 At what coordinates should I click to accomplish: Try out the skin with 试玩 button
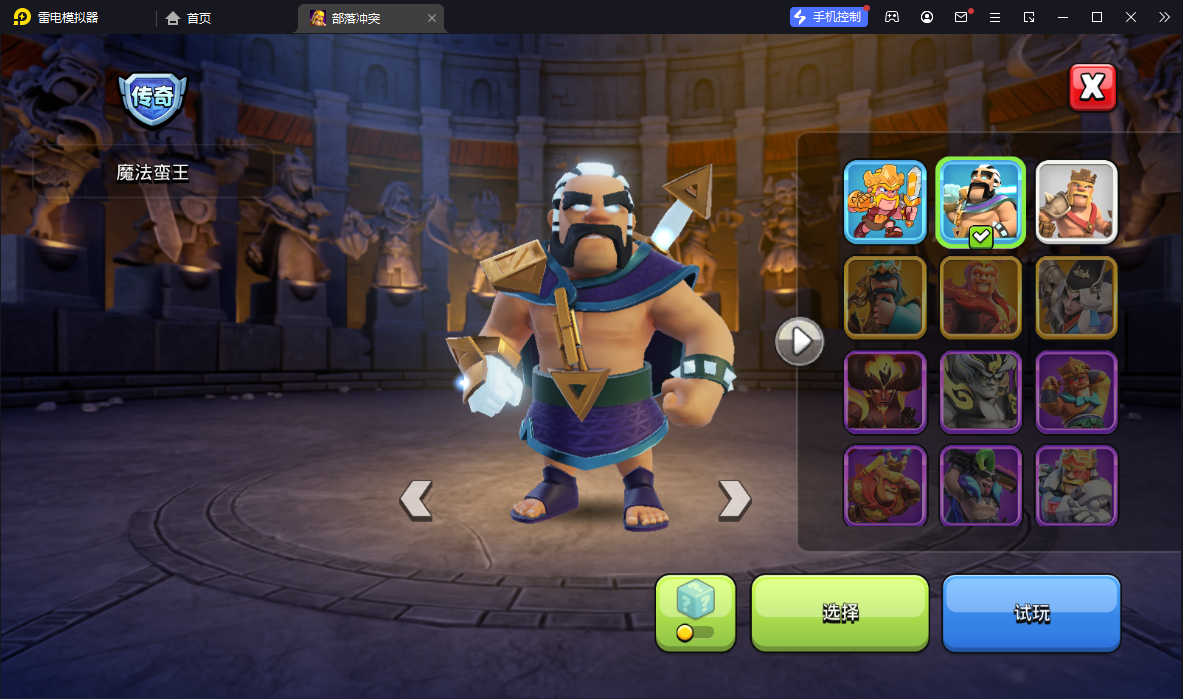(x=1031, y=613)
